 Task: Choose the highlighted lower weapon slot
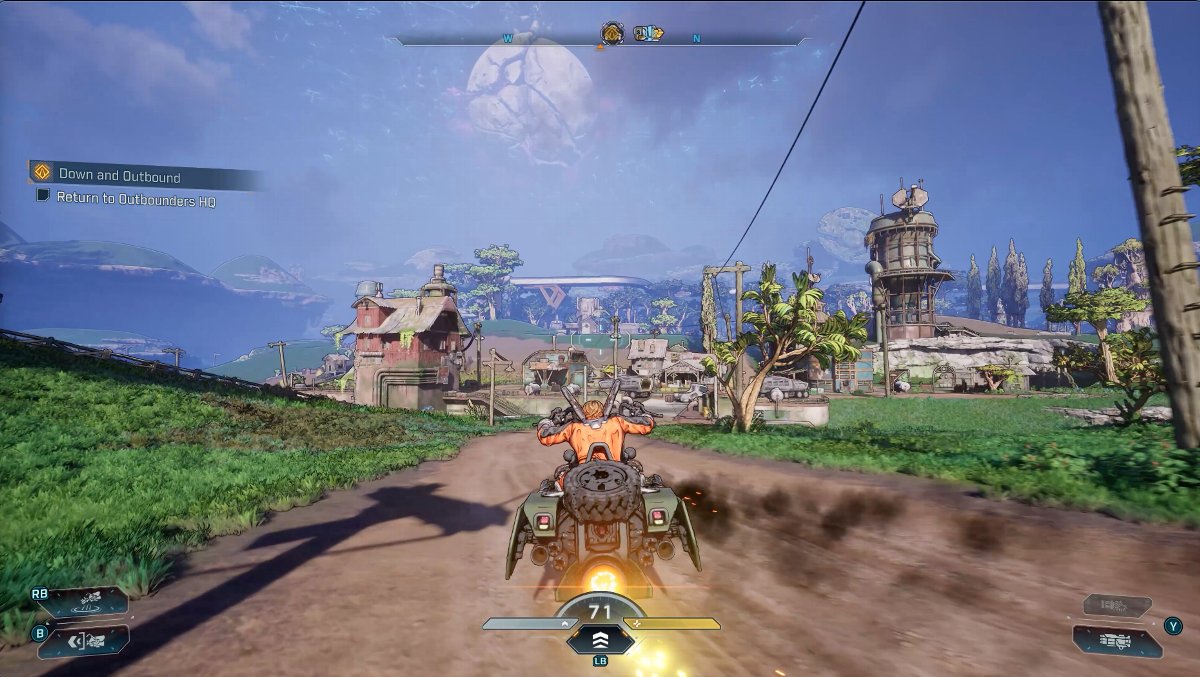(1117, 641)
